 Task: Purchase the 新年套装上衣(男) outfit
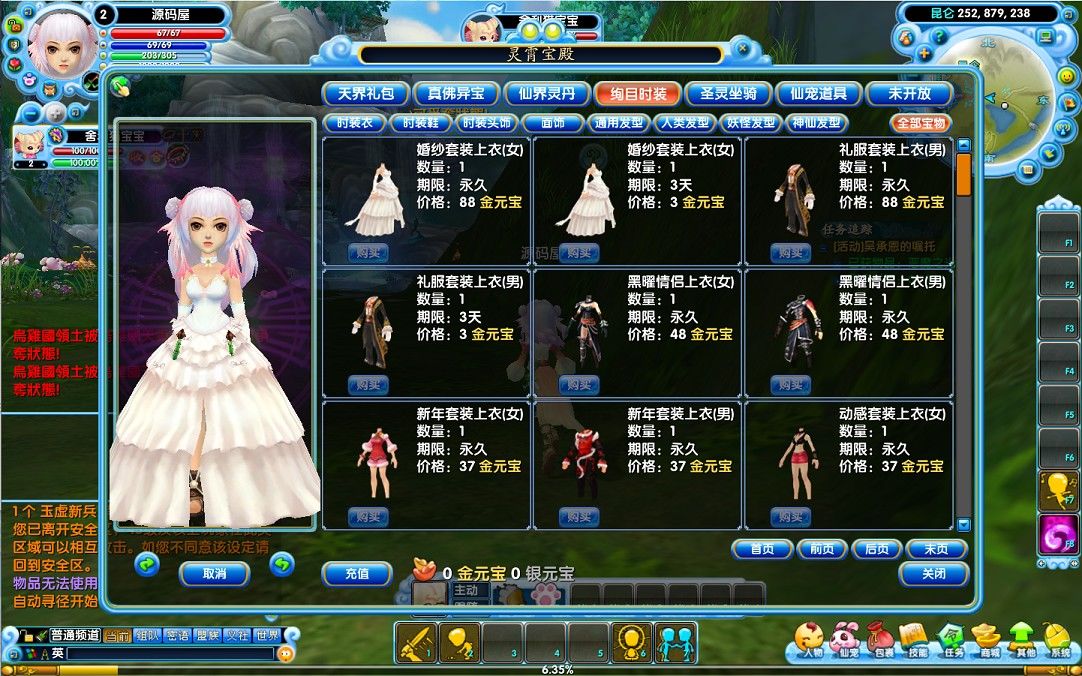pyautogui.click(x=579, y=516)
